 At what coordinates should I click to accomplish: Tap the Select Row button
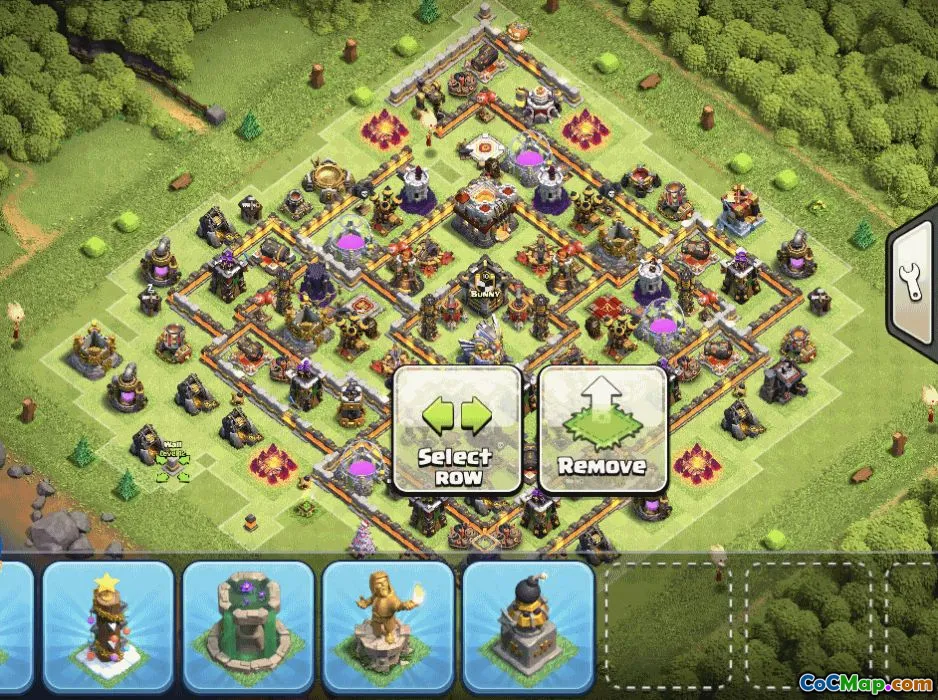tap(456, 429)
